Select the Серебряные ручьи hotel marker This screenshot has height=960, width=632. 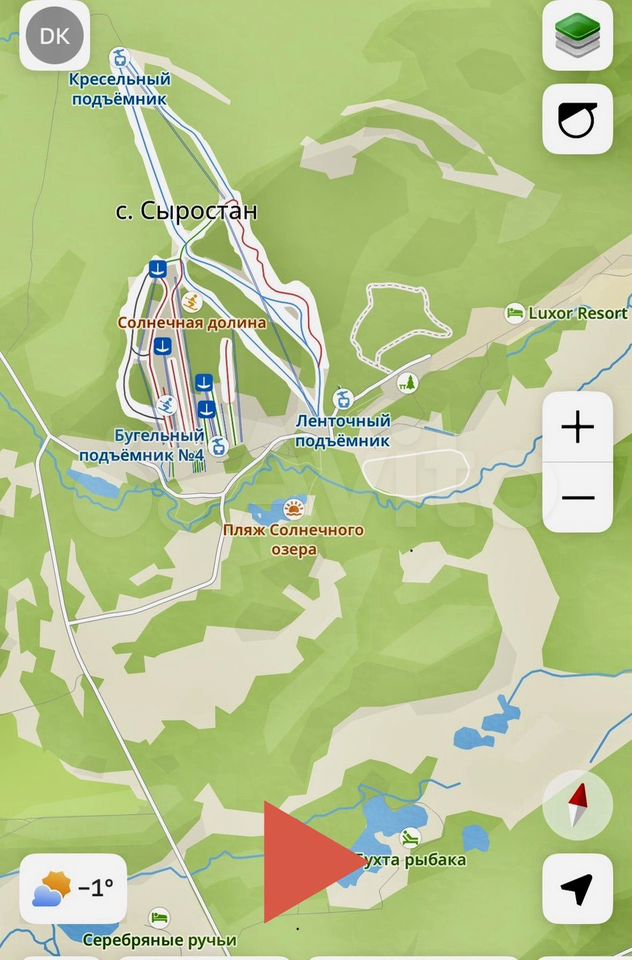pos(159,917)
